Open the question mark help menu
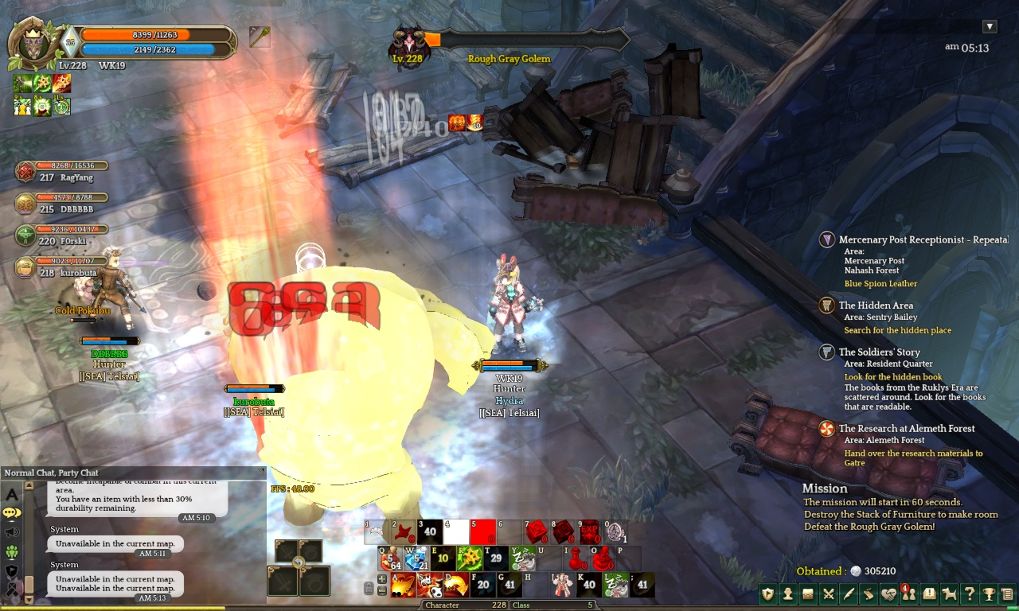This screenshot has width=1019, height=611. pyautogui.click(x=969, y=594)
